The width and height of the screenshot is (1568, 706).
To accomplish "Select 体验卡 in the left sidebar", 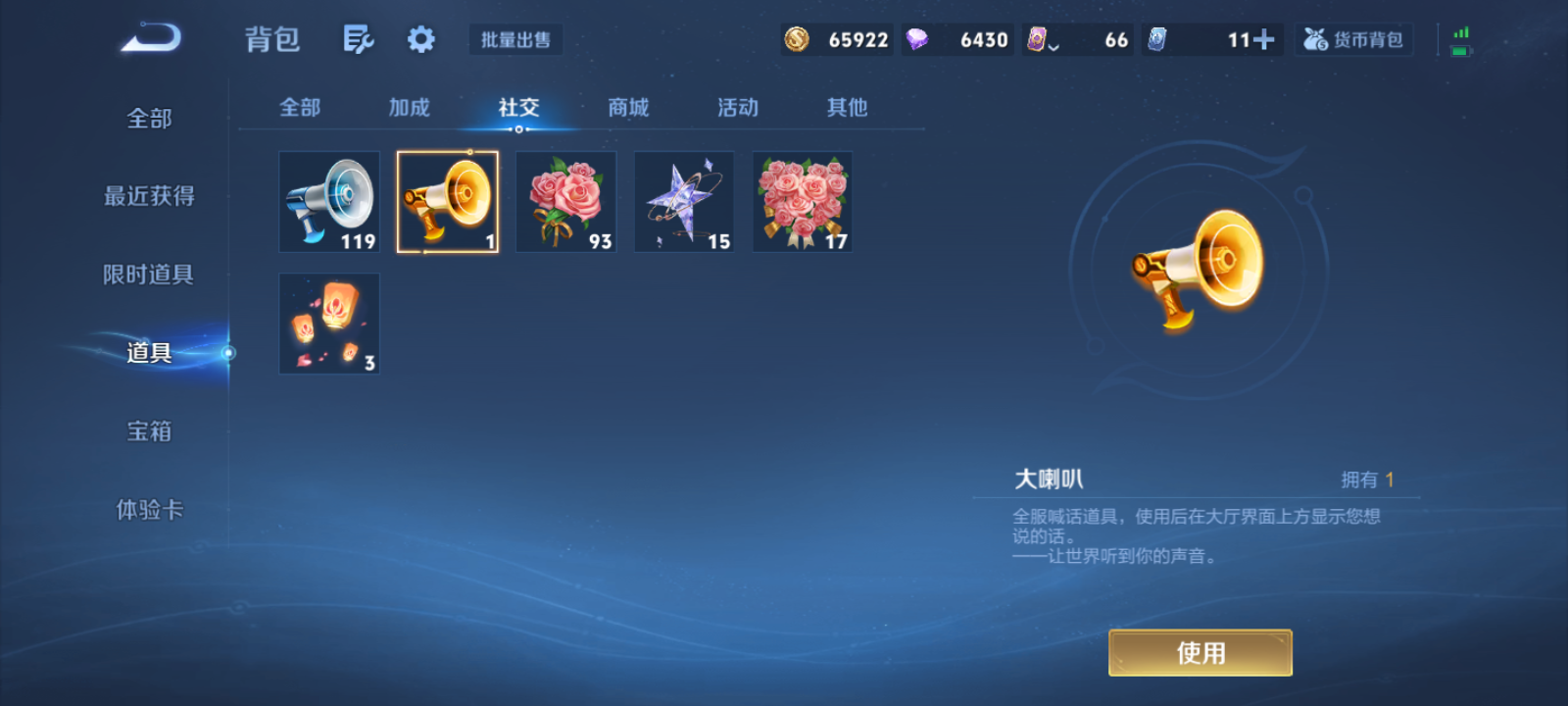I will tap(149, 510).
